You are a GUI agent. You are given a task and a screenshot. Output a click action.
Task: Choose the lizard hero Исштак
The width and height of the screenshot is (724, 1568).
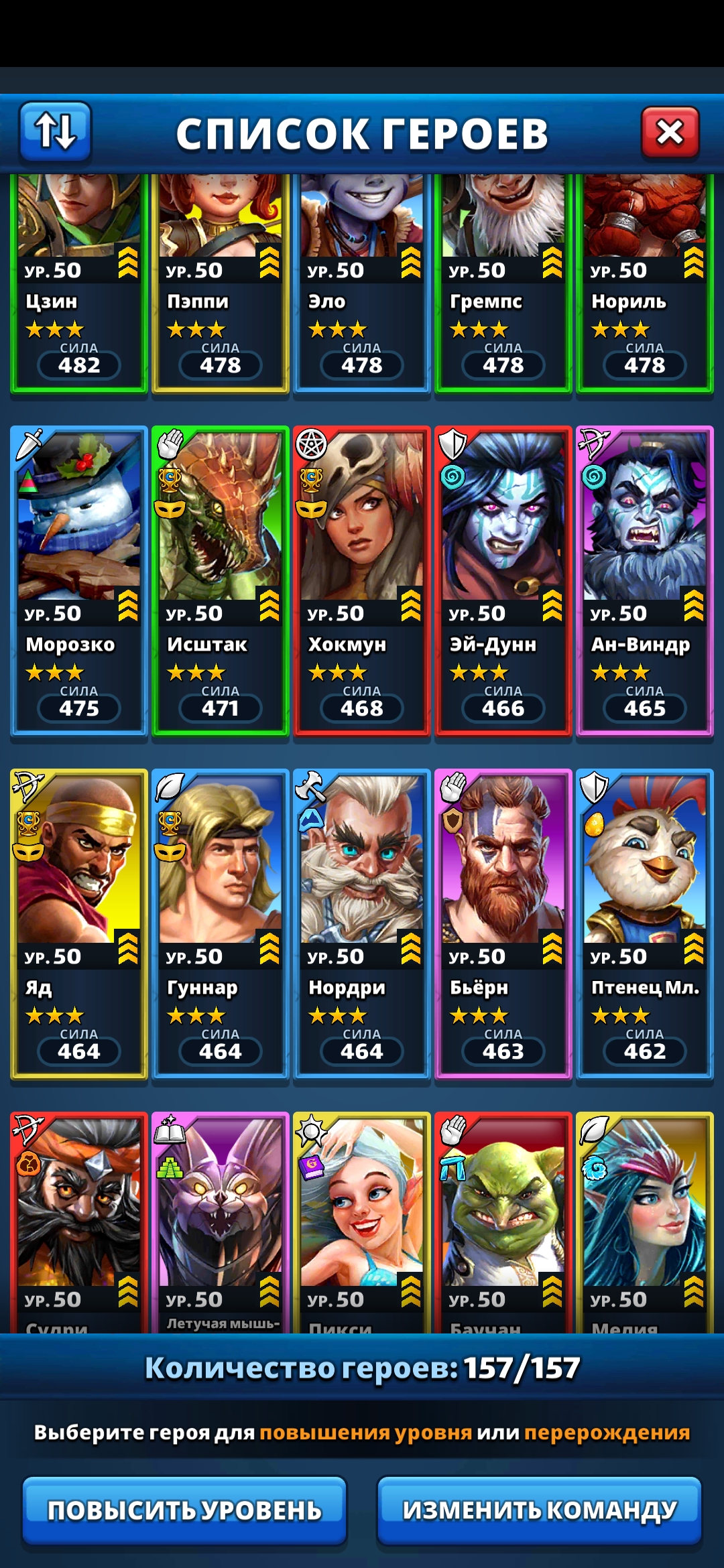[221, 580]
